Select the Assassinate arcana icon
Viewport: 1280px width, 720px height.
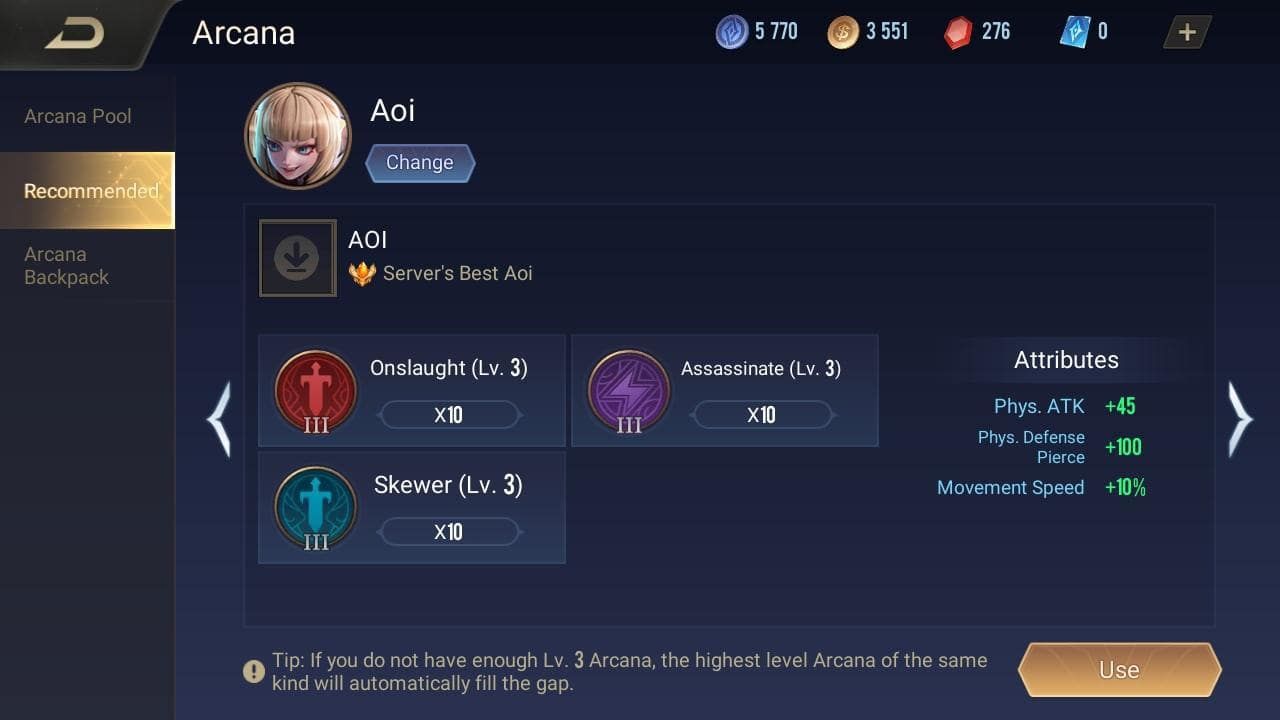coord(628,391)
